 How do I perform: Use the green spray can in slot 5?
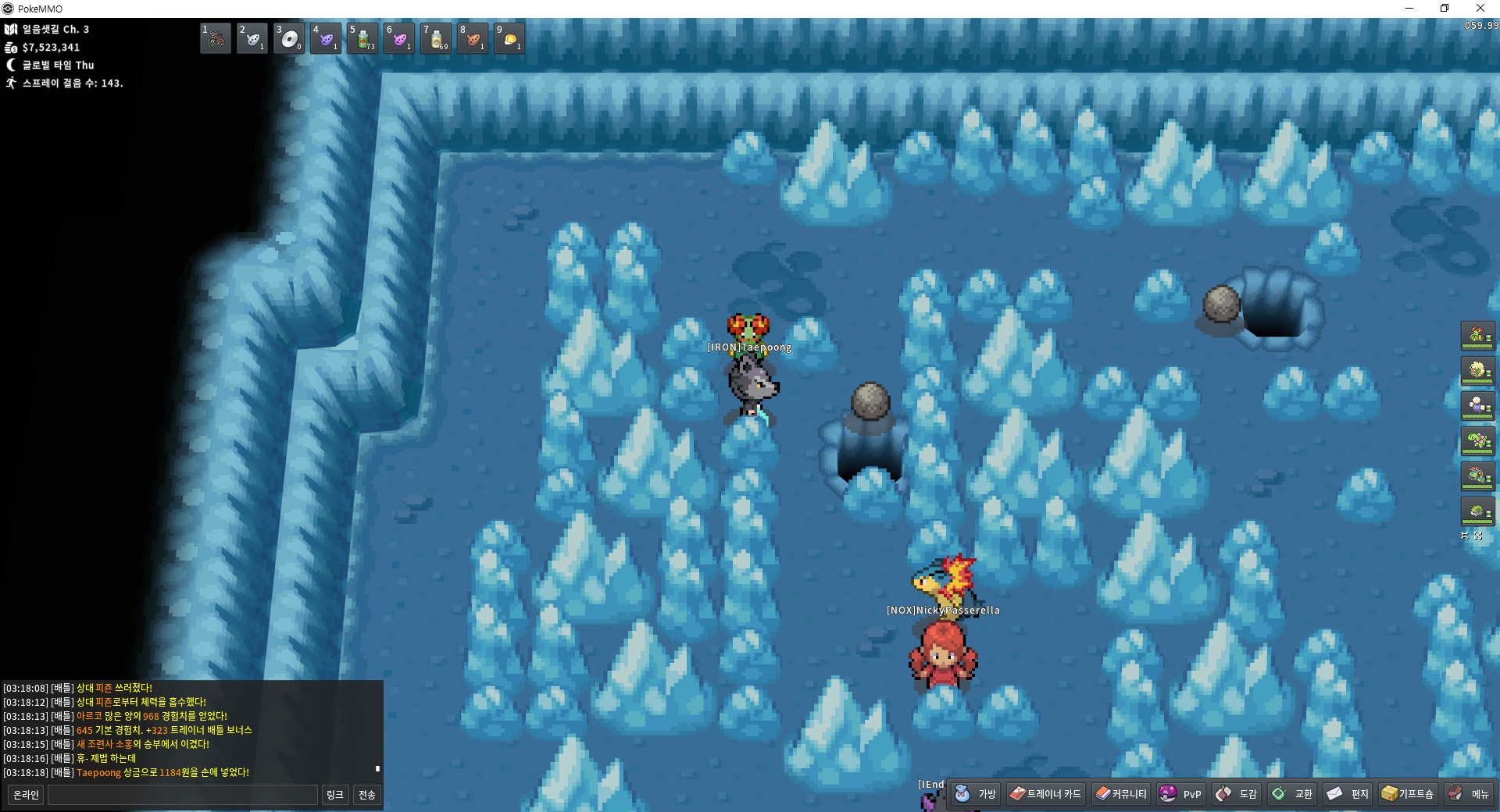(x=362, y=38)
